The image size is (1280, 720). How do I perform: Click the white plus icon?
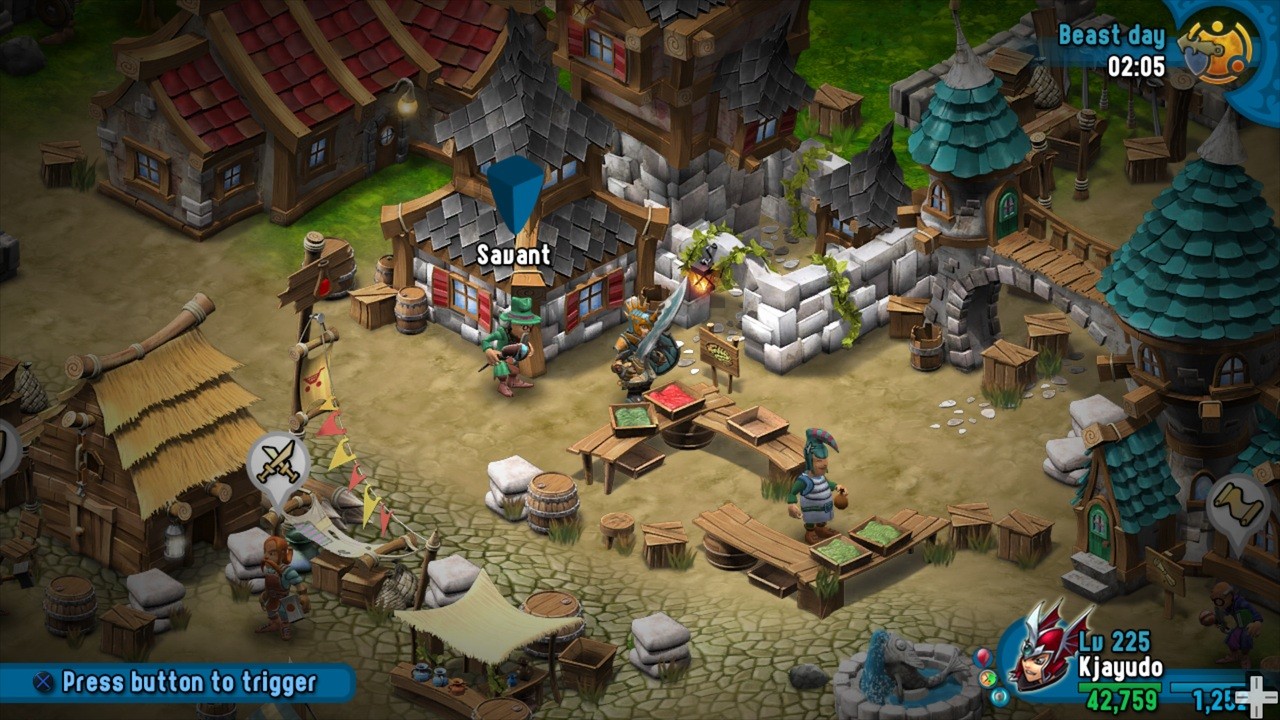1251,695
